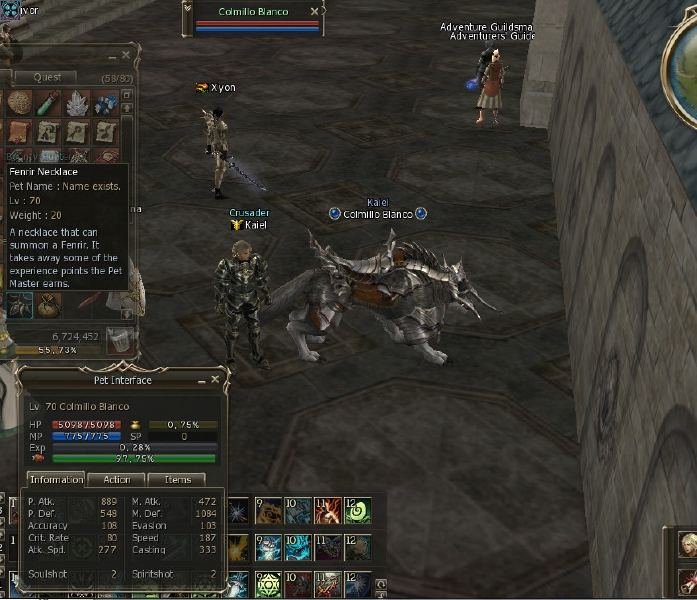Activate the green hexagram skill in slot 9

269,585
